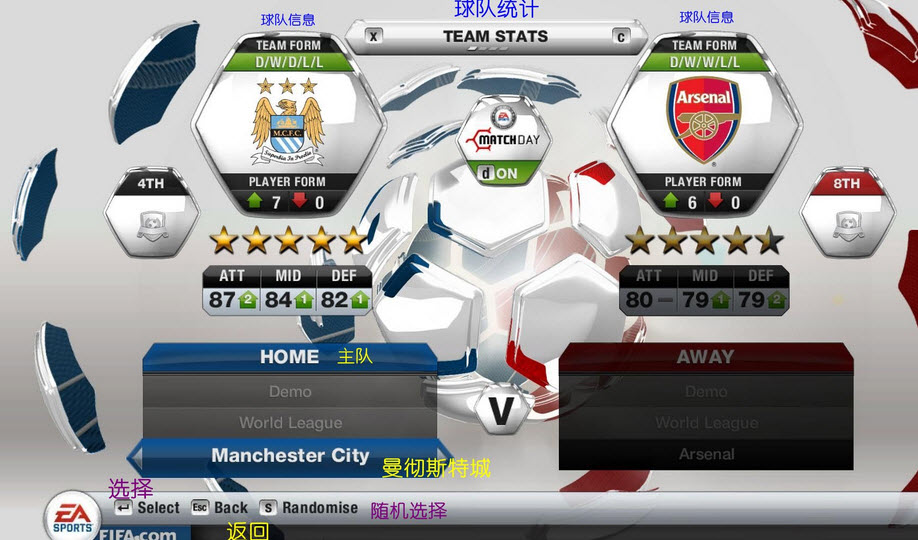
Task: Toggle the Match Day ON setting
Action: [499, 173]
